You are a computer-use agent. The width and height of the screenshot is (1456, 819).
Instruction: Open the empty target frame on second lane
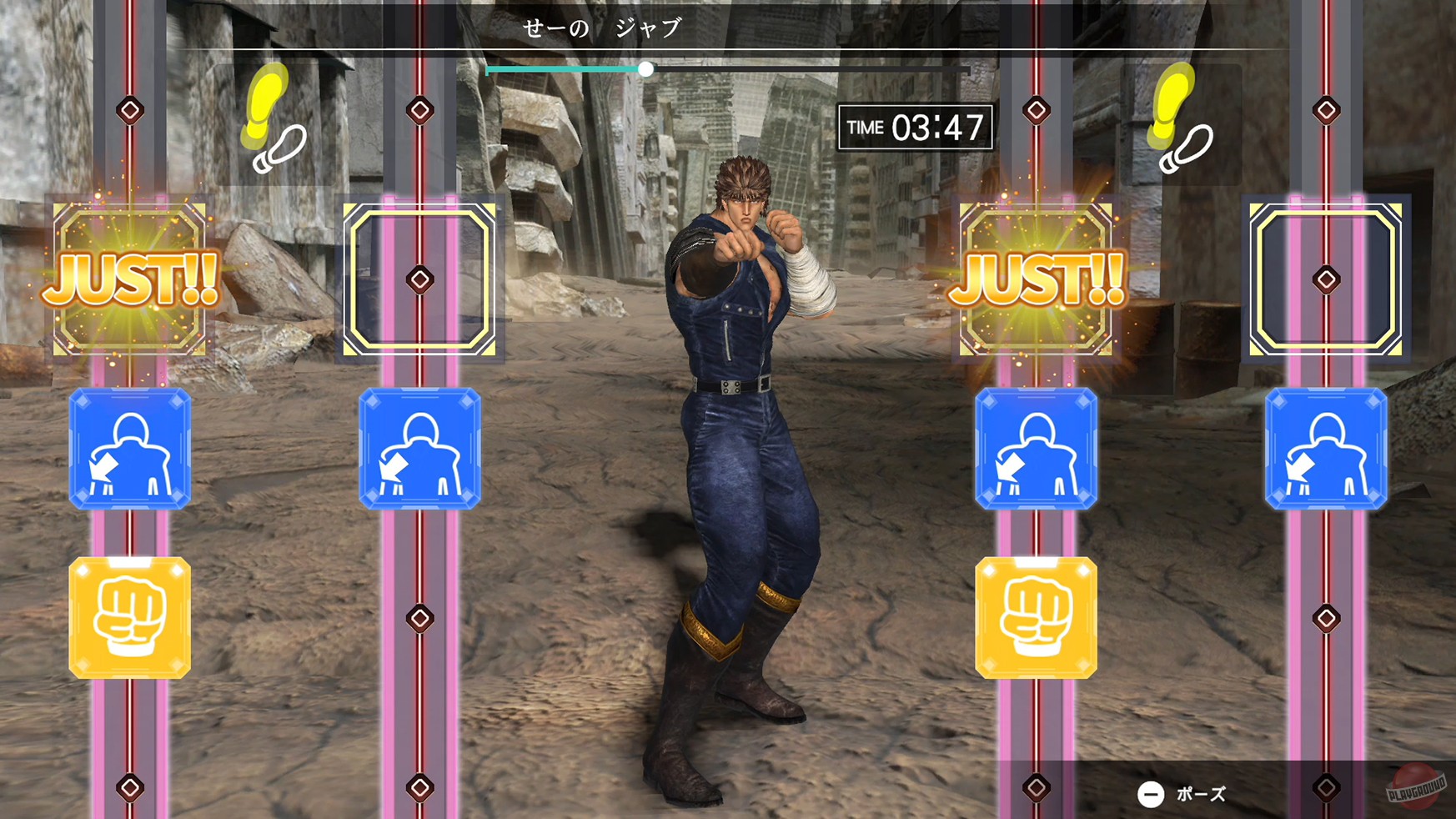[419, 275]
